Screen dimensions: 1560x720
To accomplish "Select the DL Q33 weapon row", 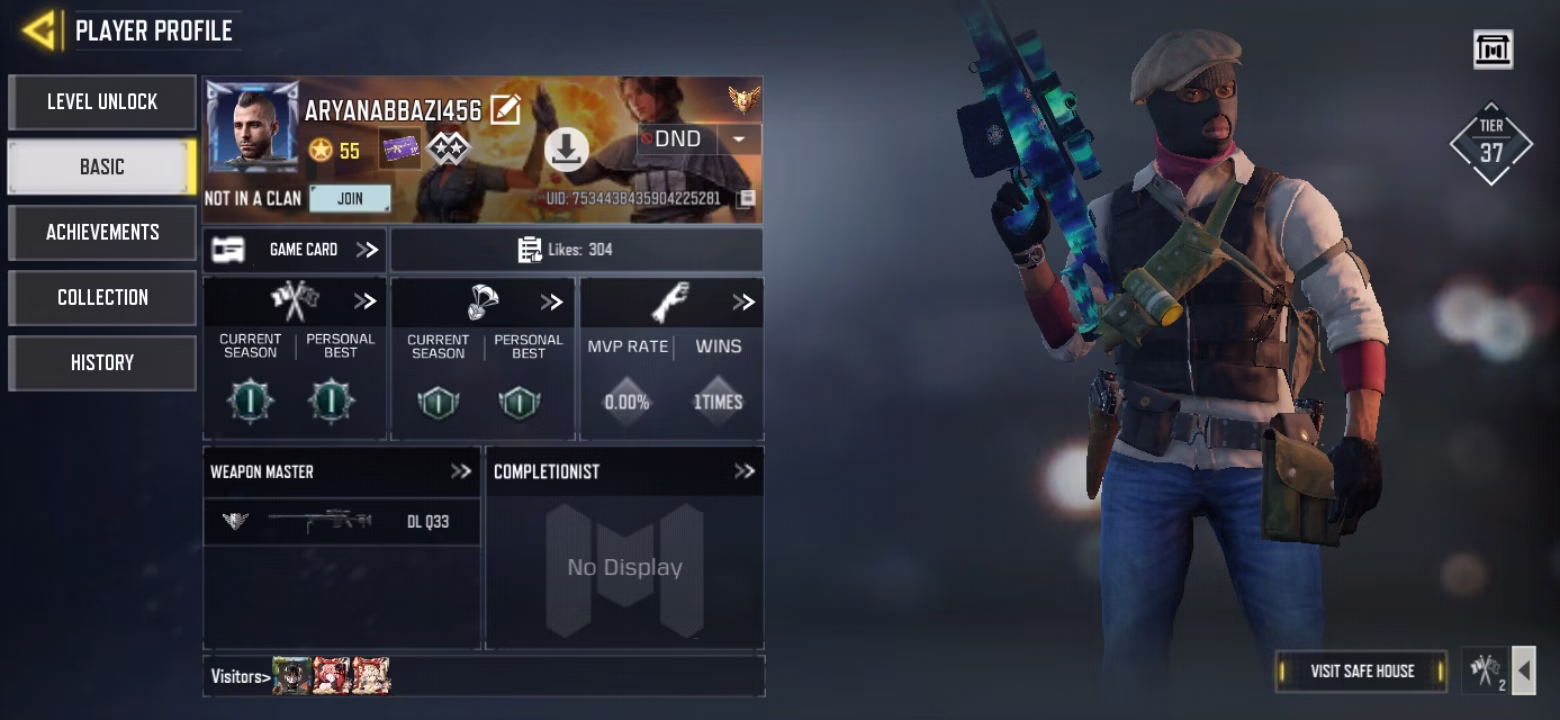I will coord(341,521).
